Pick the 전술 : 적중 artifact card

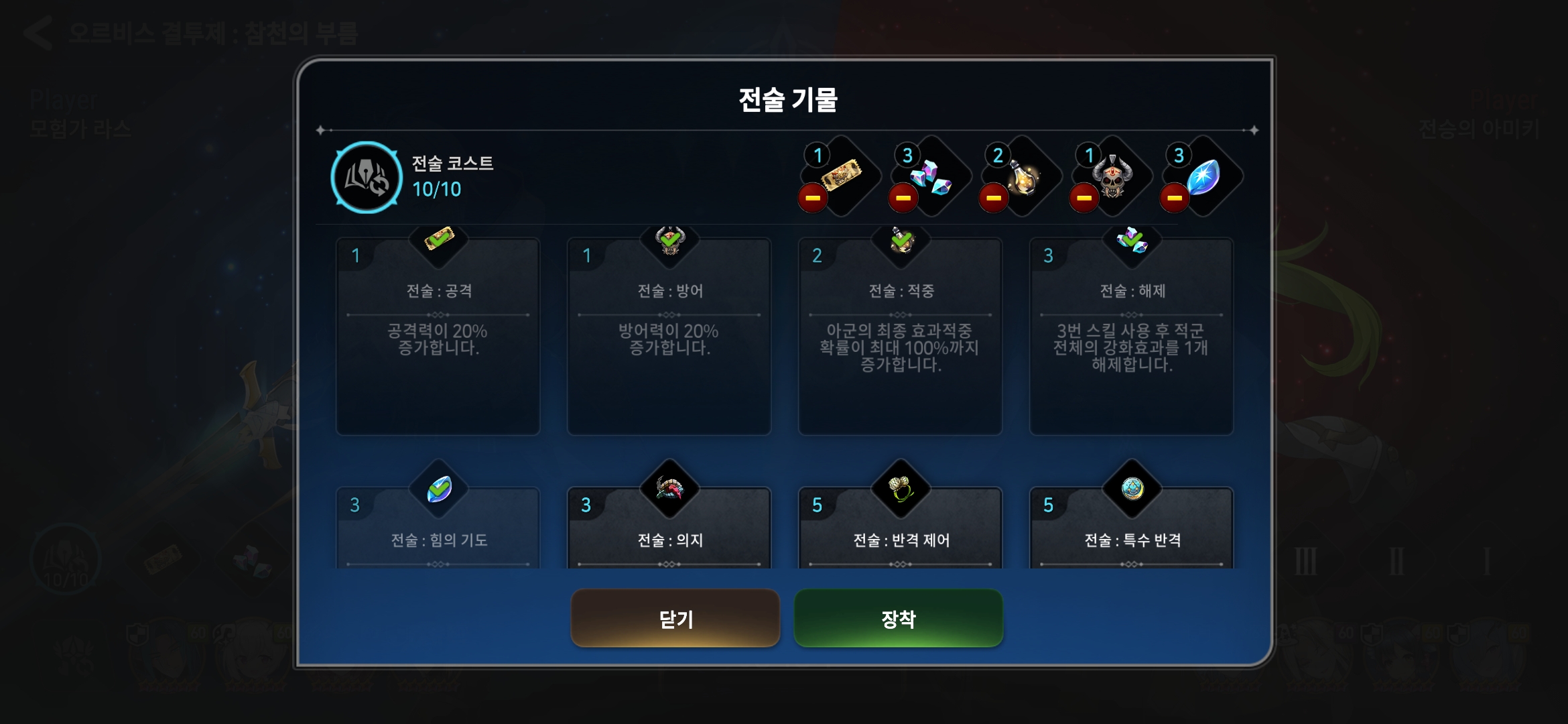pos(900,337)
